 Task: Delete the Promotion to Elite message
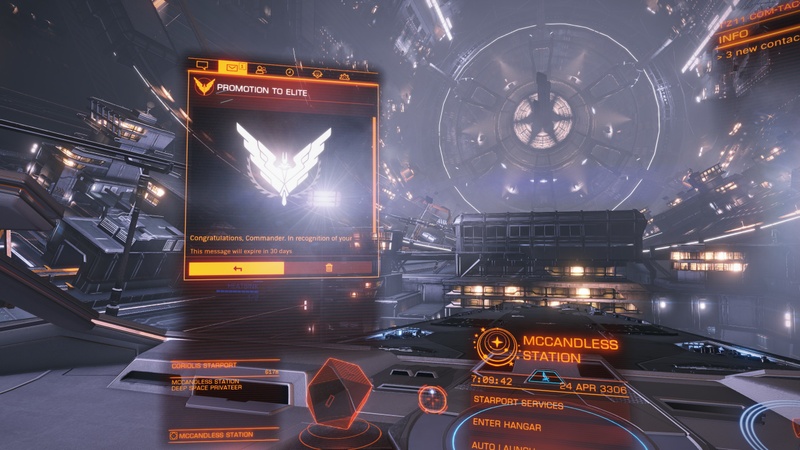click(330, 268)
